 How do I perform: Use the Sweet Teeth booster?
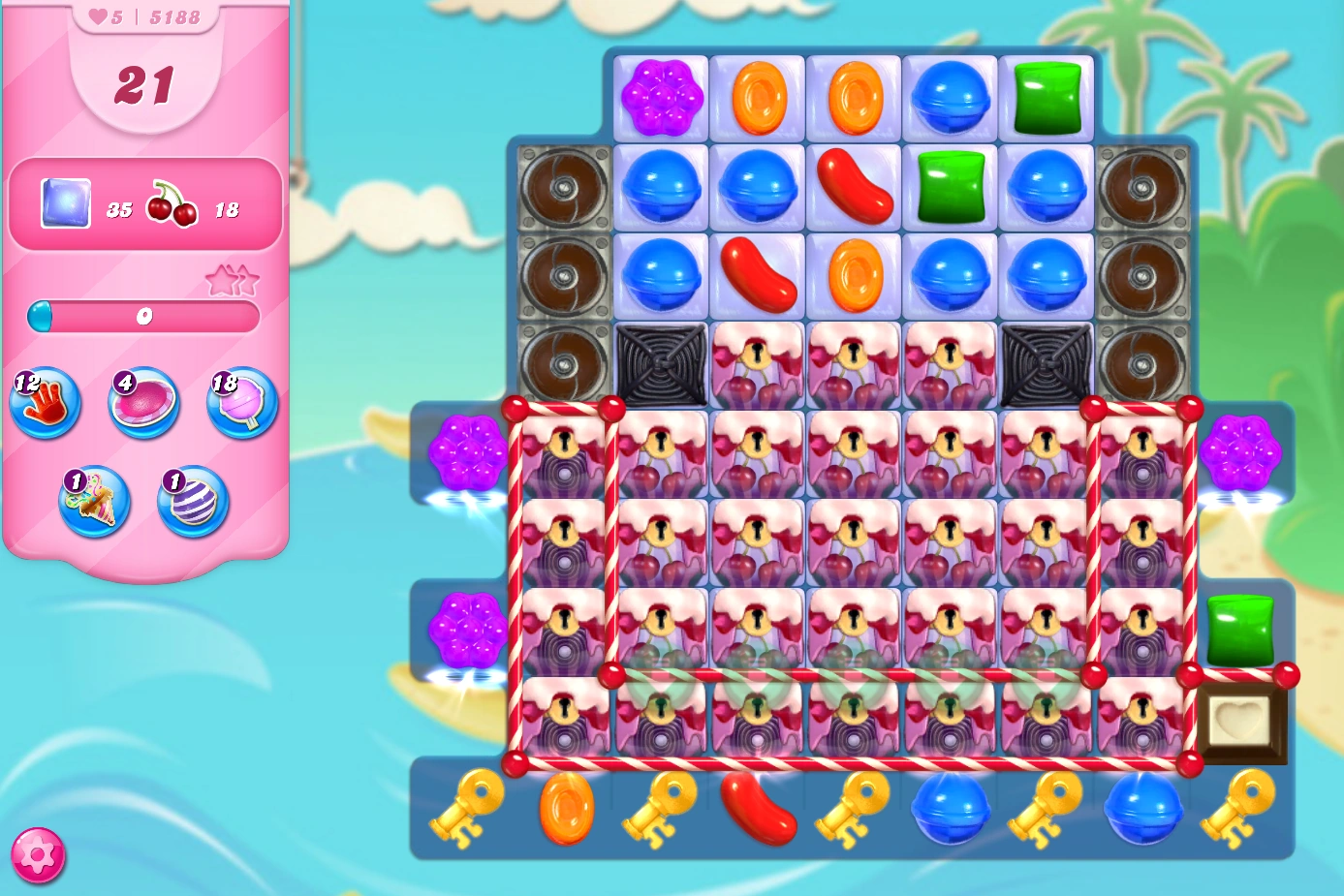[x=94, y=502]
